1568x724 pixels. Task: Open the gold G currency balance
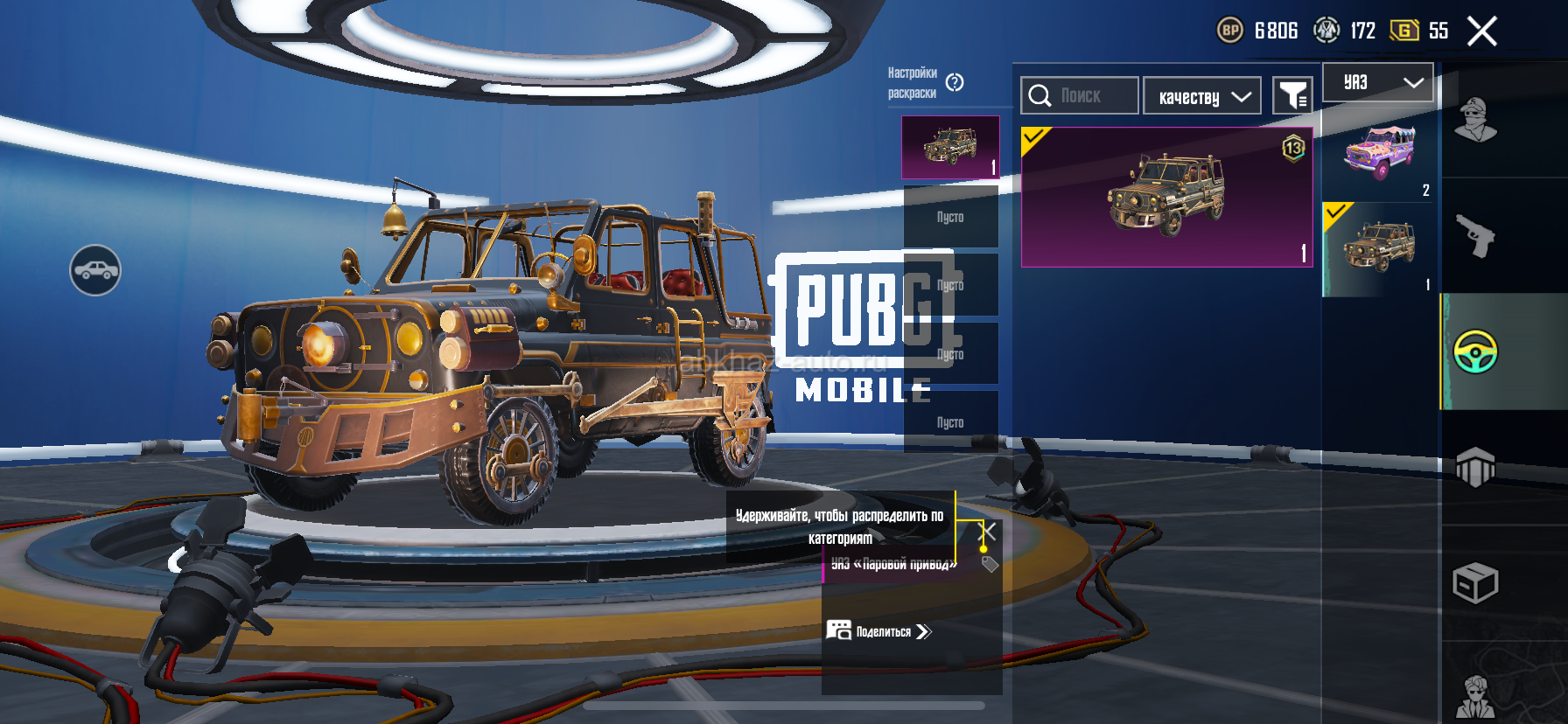[1418, 31]
